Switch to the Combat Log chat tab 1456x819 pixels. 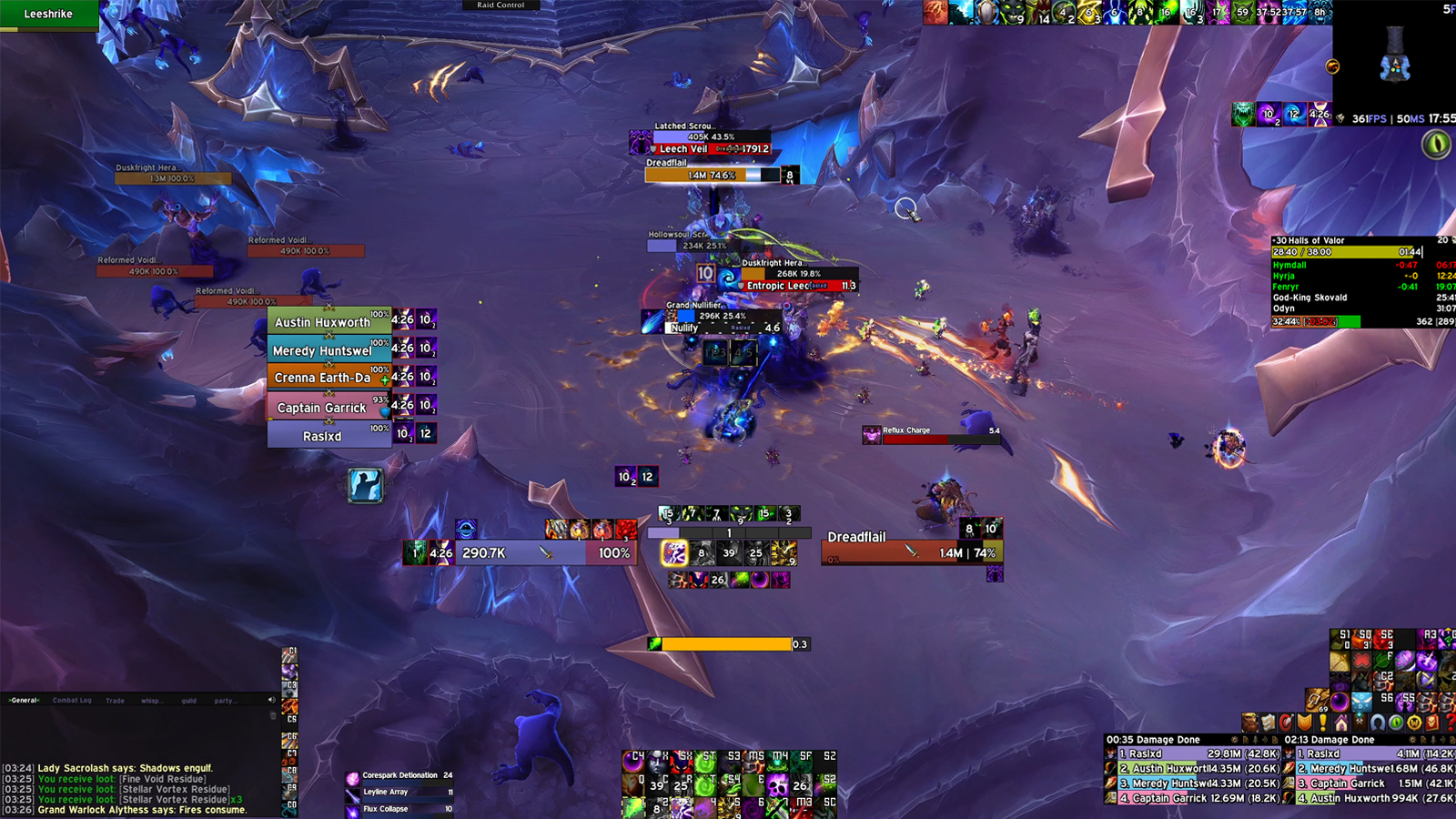click(x=72, y=700)
